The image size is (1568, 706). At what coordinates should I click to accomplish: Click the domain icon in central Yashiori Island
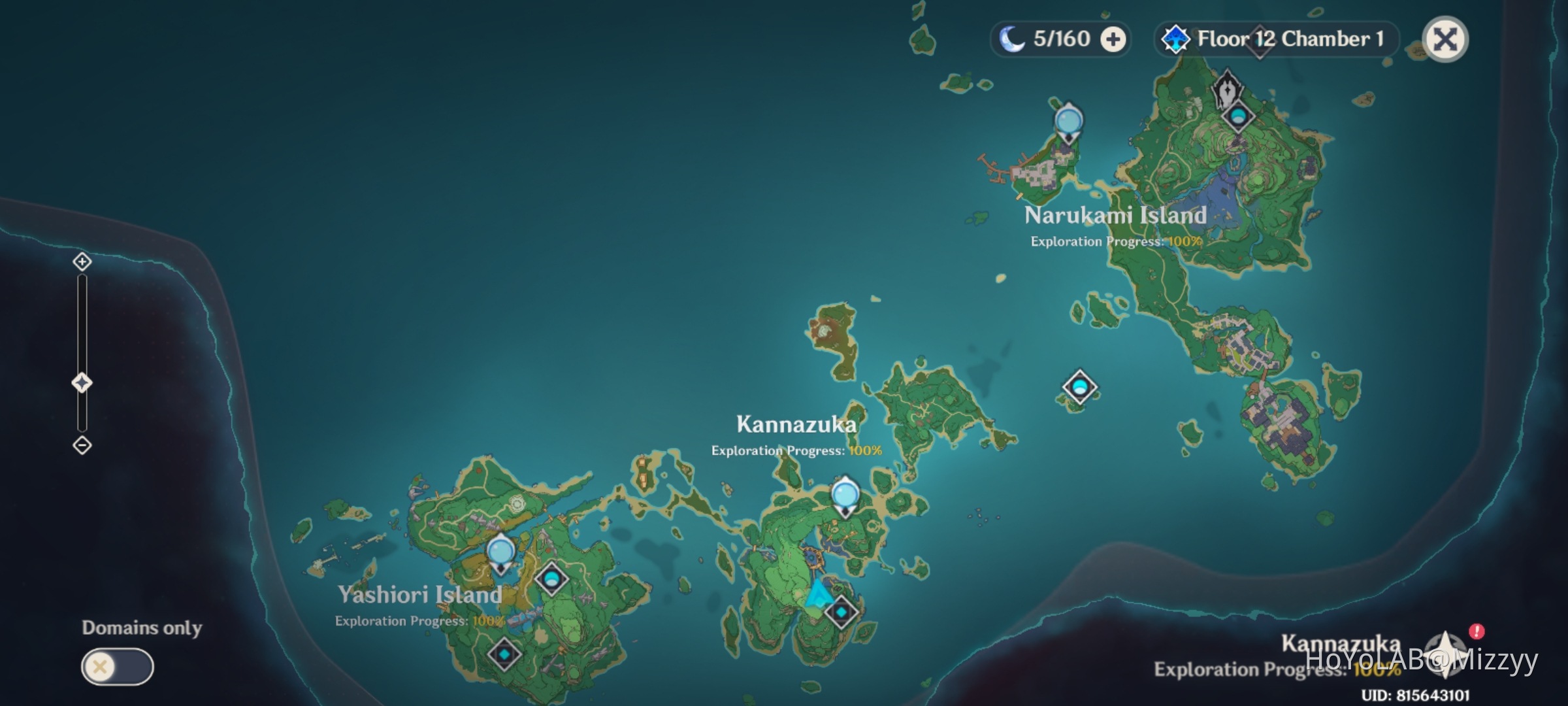pos(551,579)
